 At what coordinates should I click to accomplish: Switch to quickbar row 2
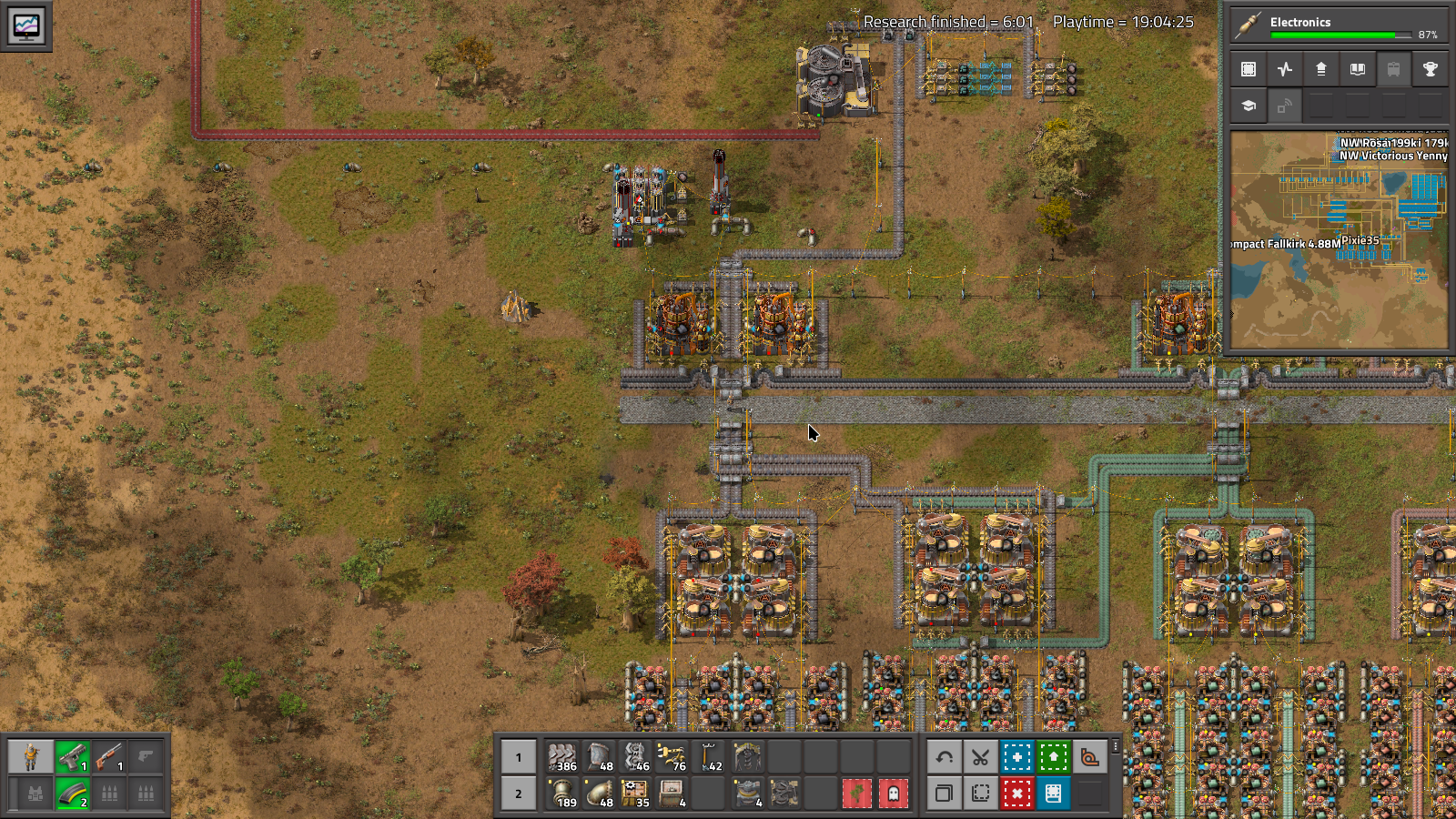click(x=519, y=794)
